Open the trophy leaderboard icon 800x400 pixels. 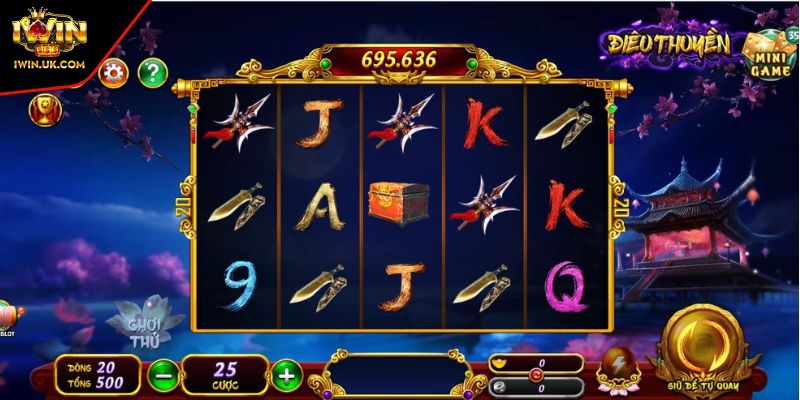coord(44,107)
